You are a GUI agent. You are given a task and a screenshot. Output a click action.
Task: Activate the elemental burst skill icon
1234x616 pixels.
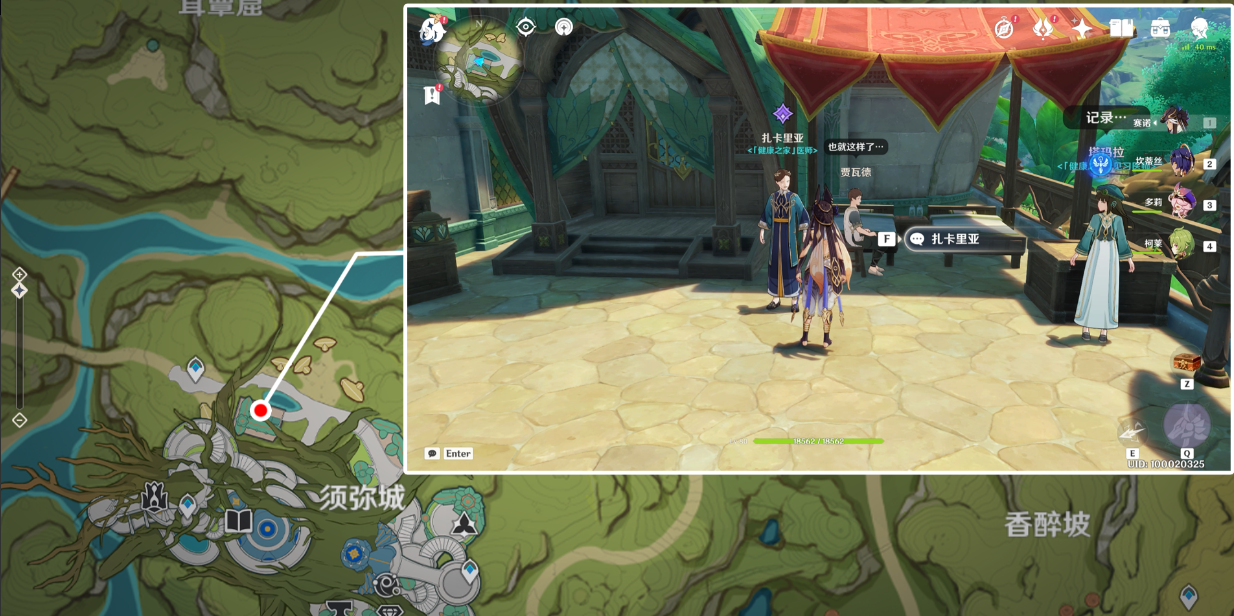point(1187,426)
